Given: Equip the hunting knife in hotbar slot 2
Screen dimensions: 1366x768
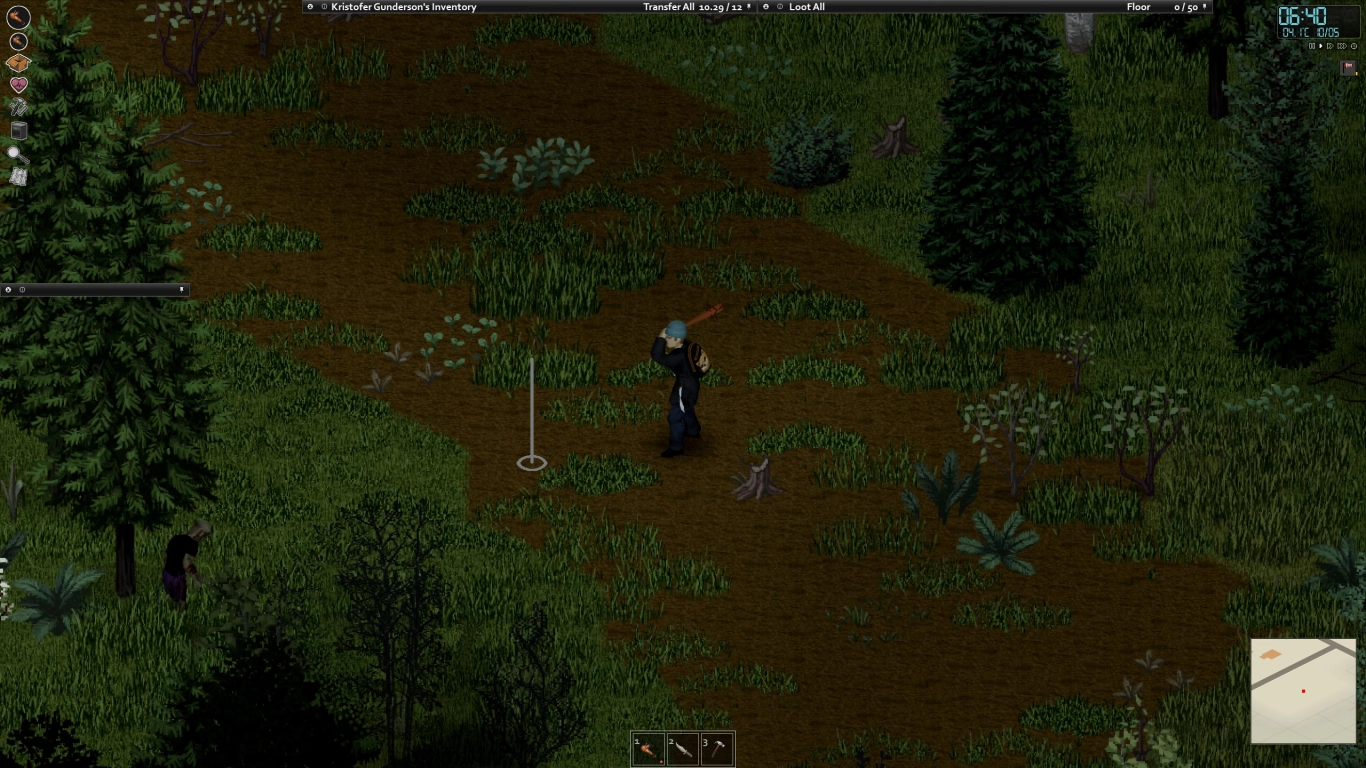Looking at the screenshot, I should click(x=685, y=748).
